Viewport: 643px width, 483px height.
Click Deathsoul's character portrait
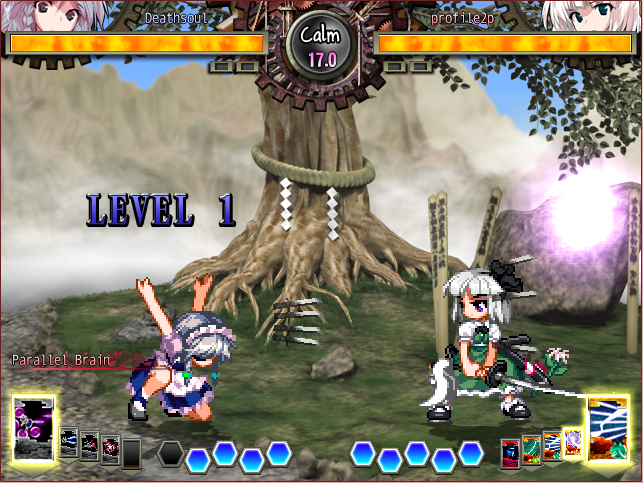click(40, 15)
